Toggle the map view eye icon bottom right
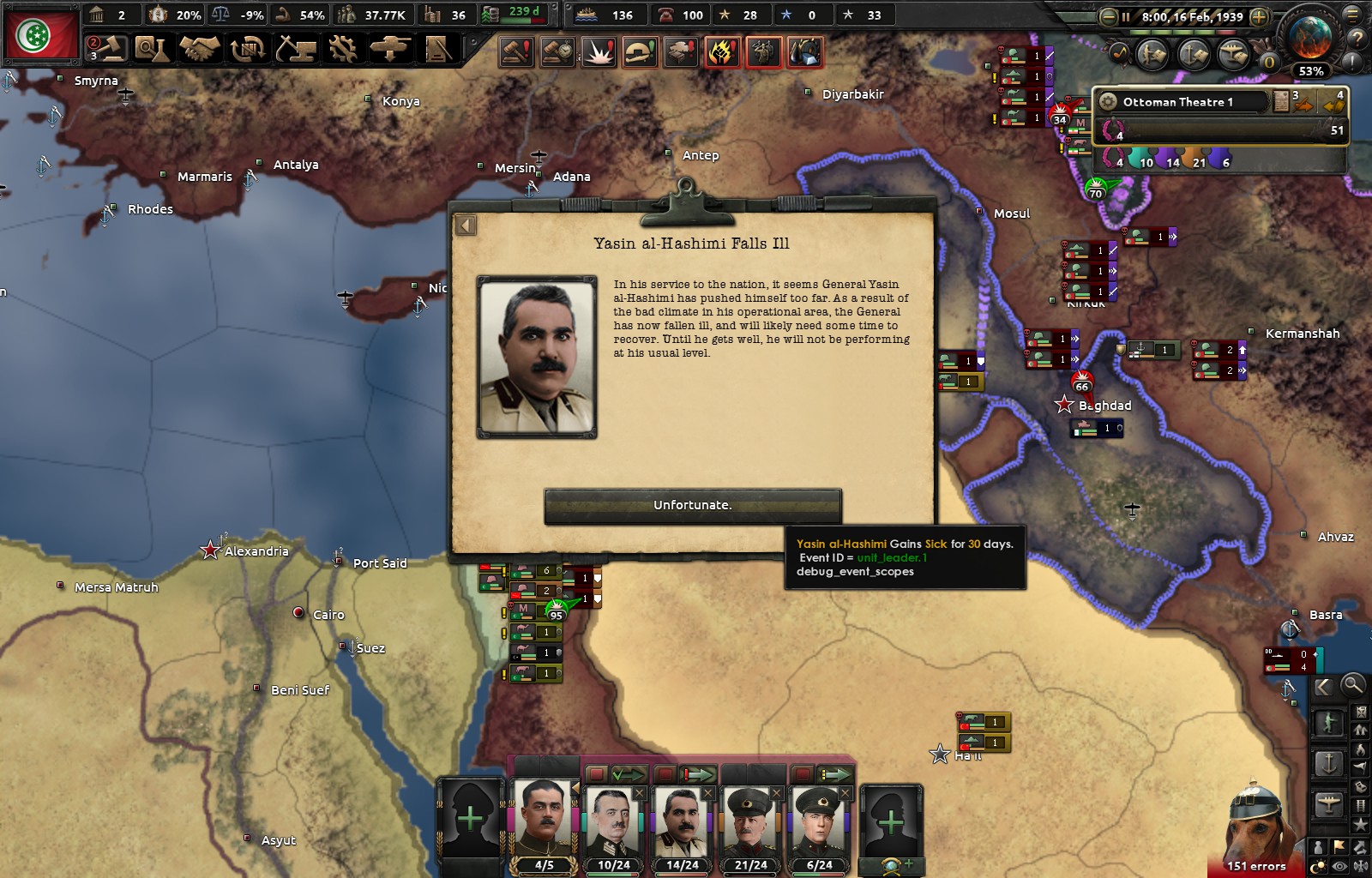Screen dimensions: 1372x878 (x=1339, y=865)
